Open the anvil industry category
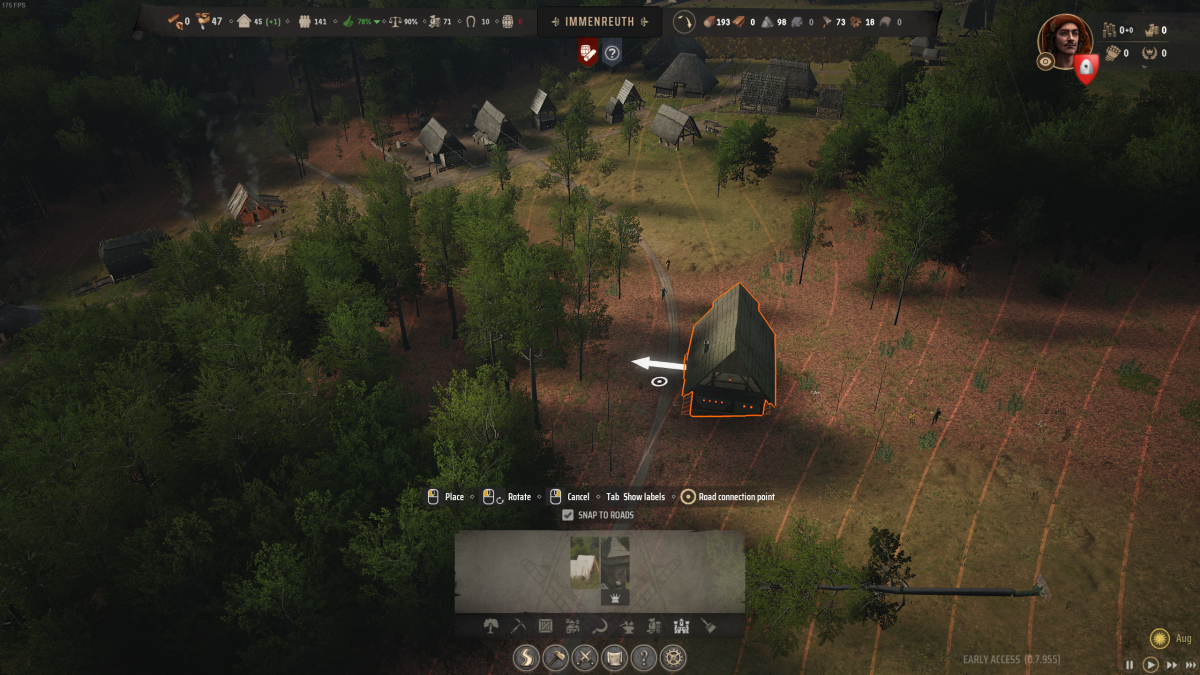 coord(627,626)
